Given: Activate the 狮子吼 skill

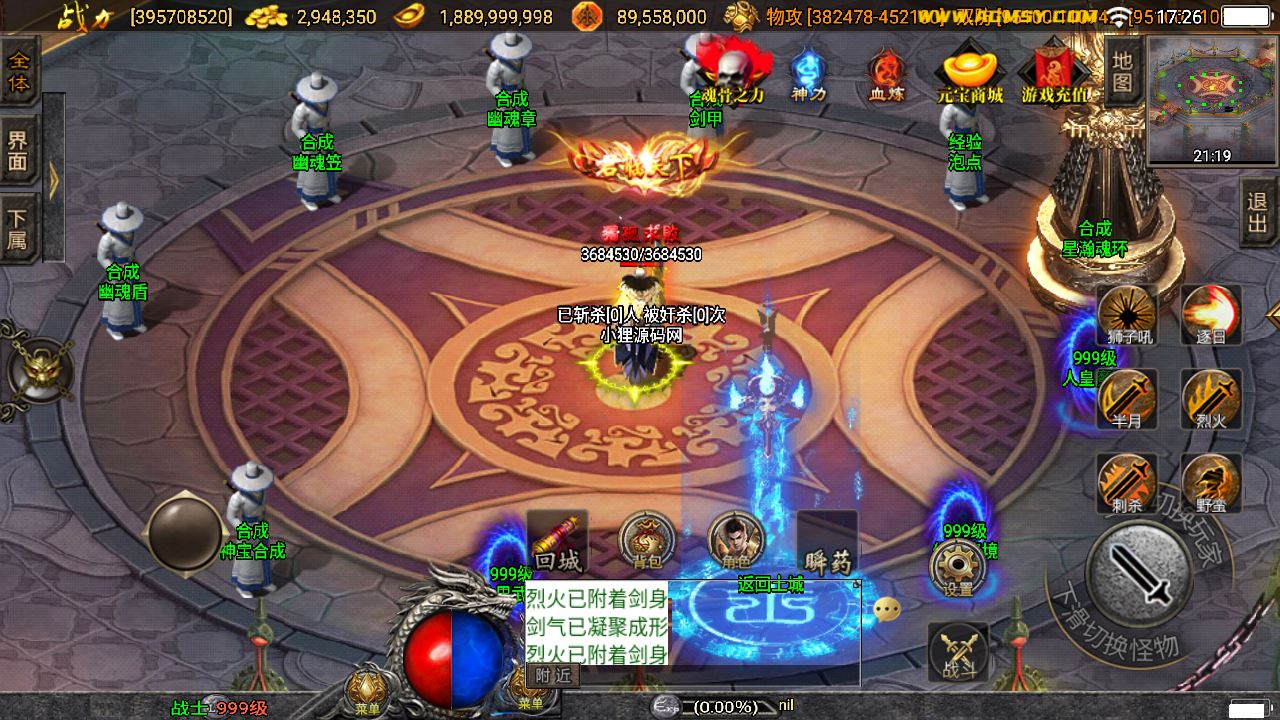Looking at the screenshot, I should pos(1128,315).
